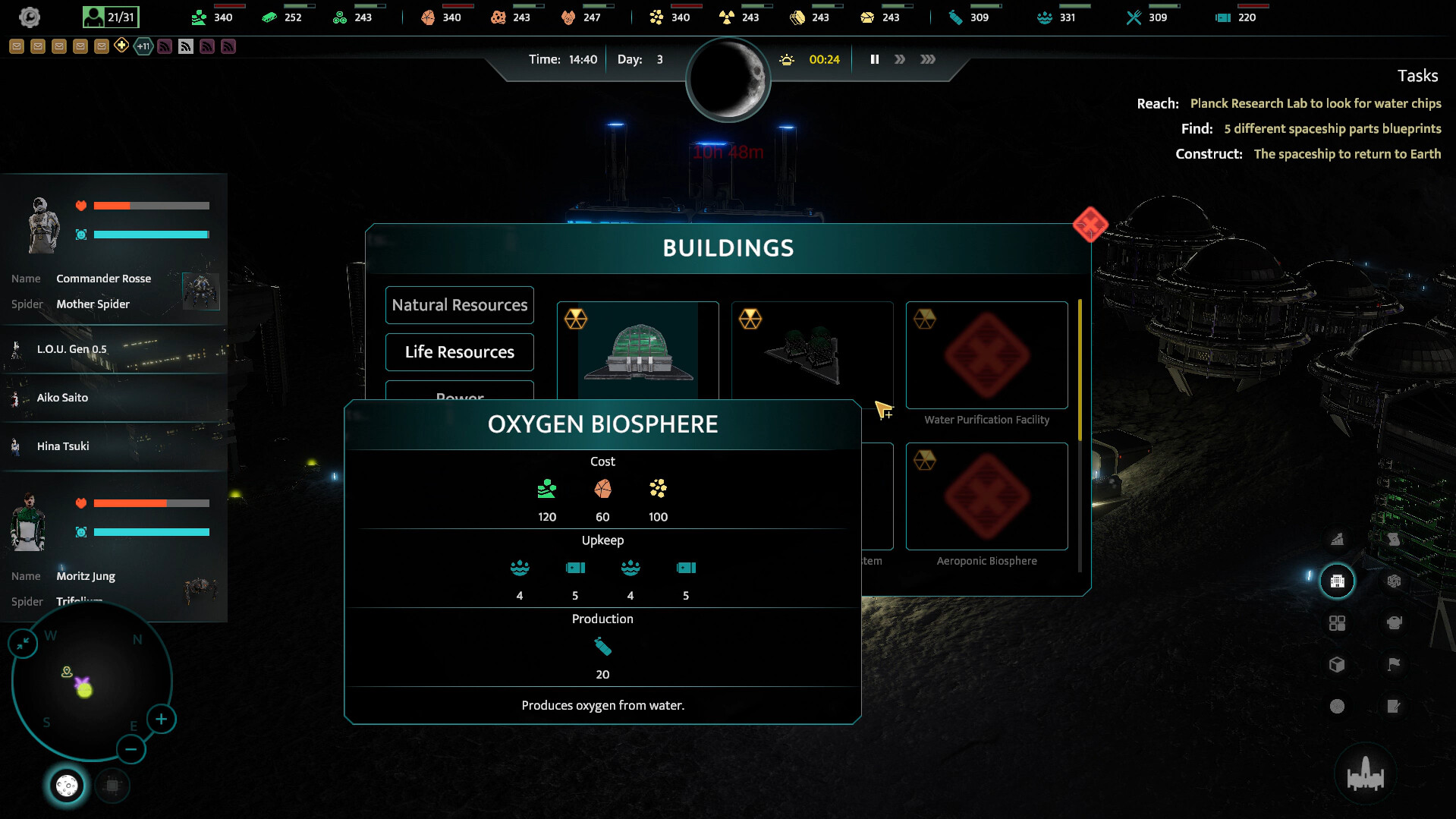Select the locked Aeroponic Biosphere tile

click(x=986, y=496)
